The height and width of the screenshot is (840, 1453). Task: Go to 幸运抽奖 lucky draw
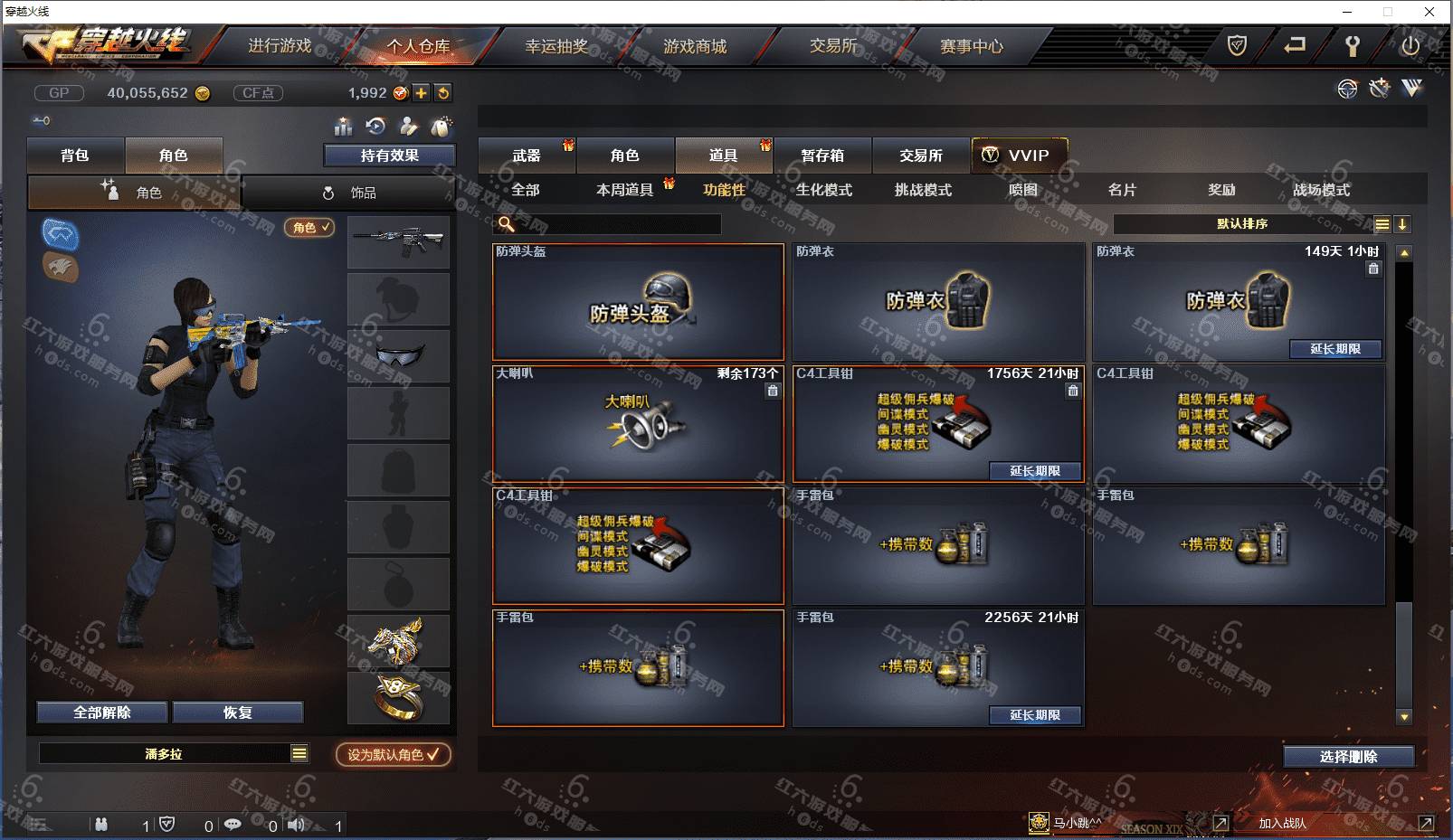pos(556,46)
